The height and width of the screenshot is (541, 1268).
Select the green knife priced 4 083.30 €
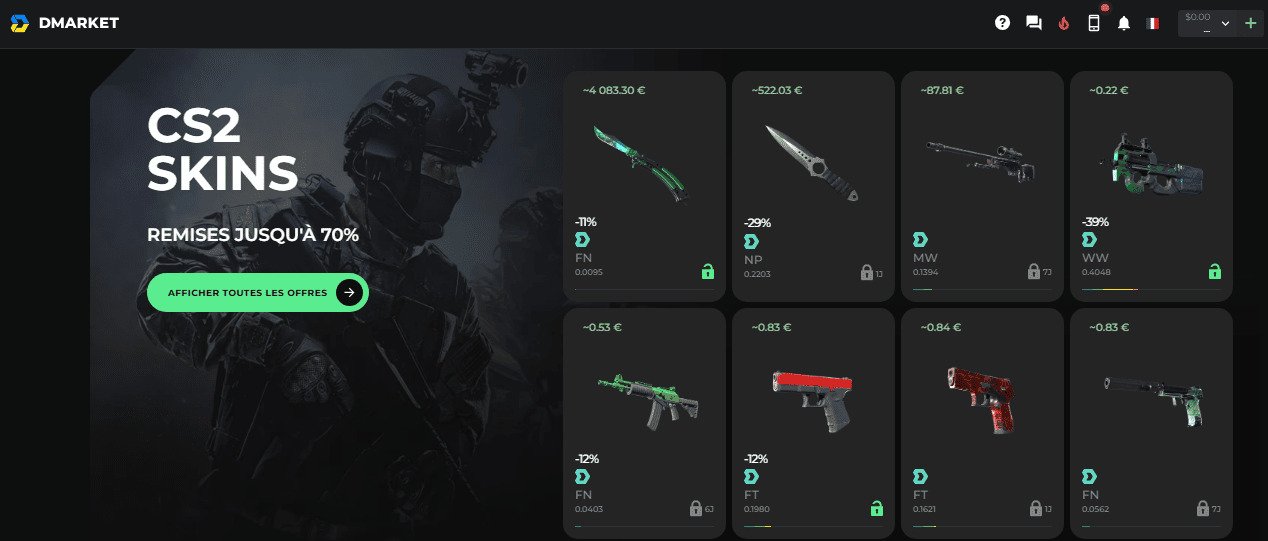pyautogui.click(x=644, y=185)
